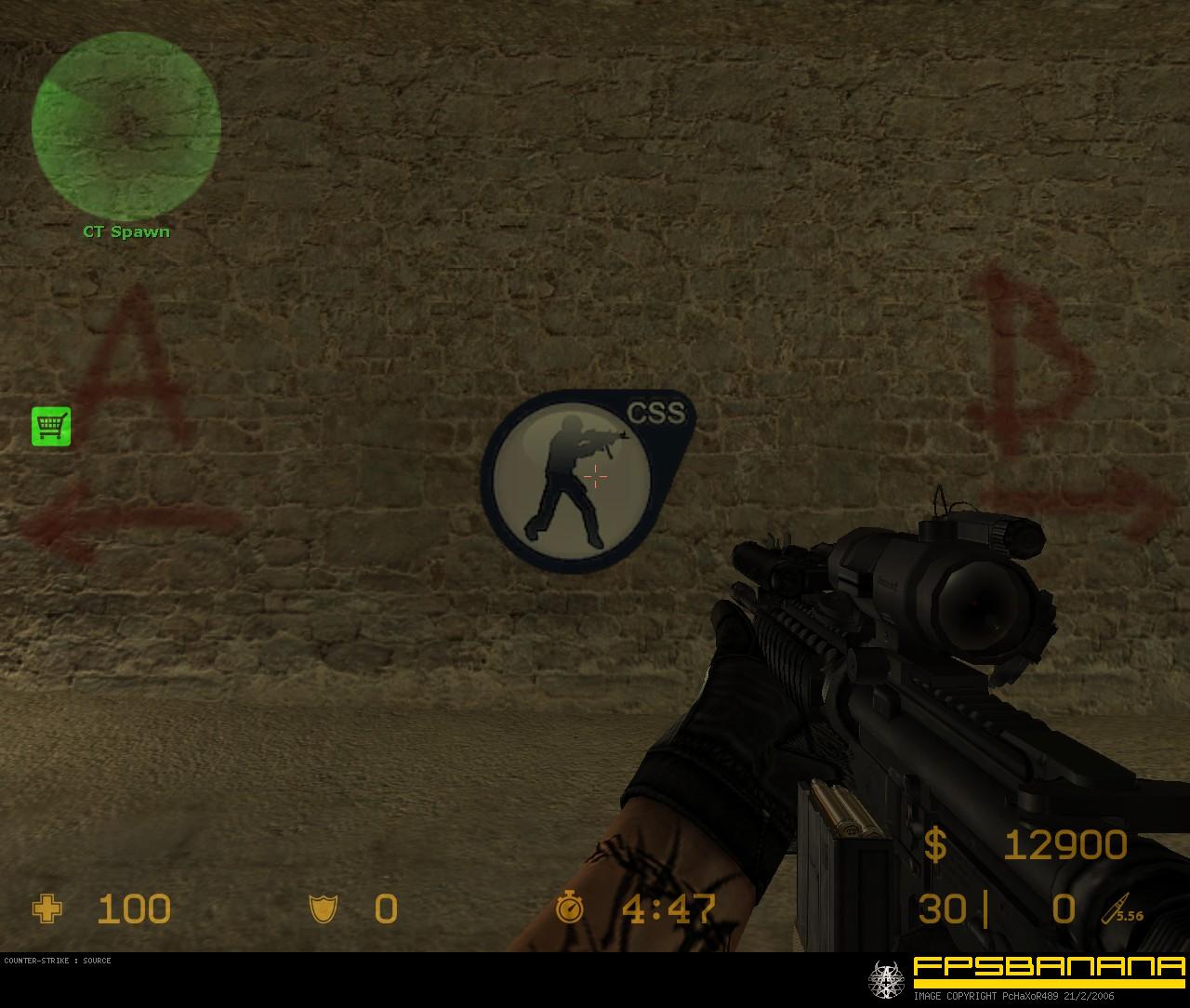Select the health value 100
This screenshot has width=1190, height=1008.
133,909
